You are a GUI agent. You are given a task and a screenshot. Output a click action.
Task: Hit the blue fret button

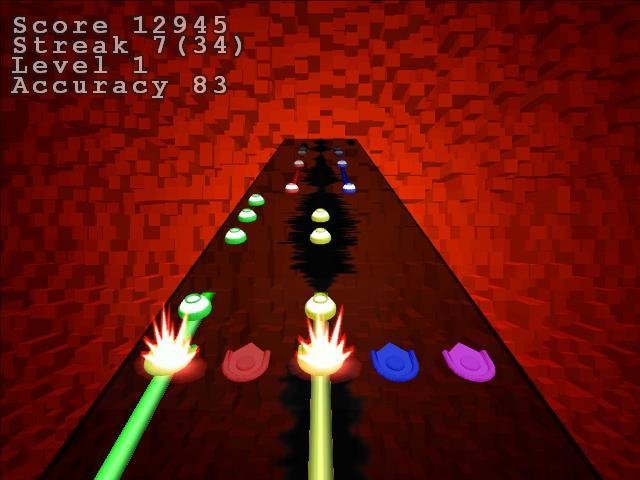[x=395, y=362]
